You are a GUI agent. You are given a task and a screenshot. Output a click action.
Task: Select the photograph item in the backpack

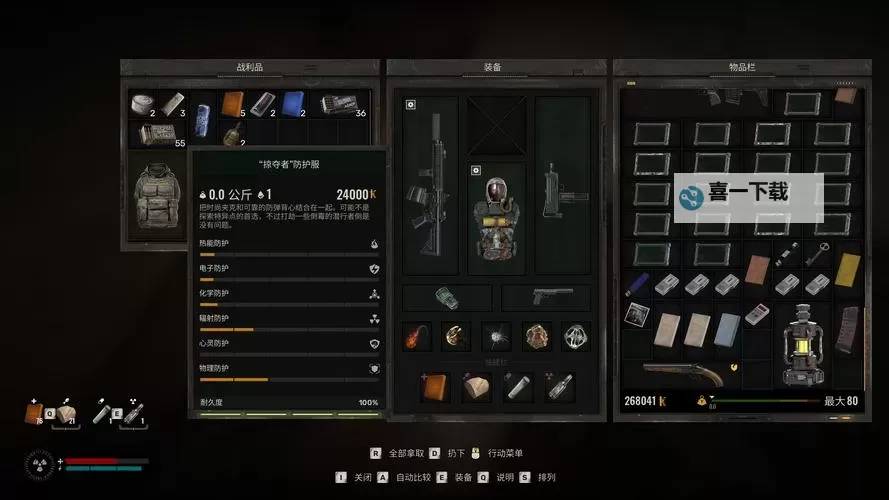(x=637, y=315)
